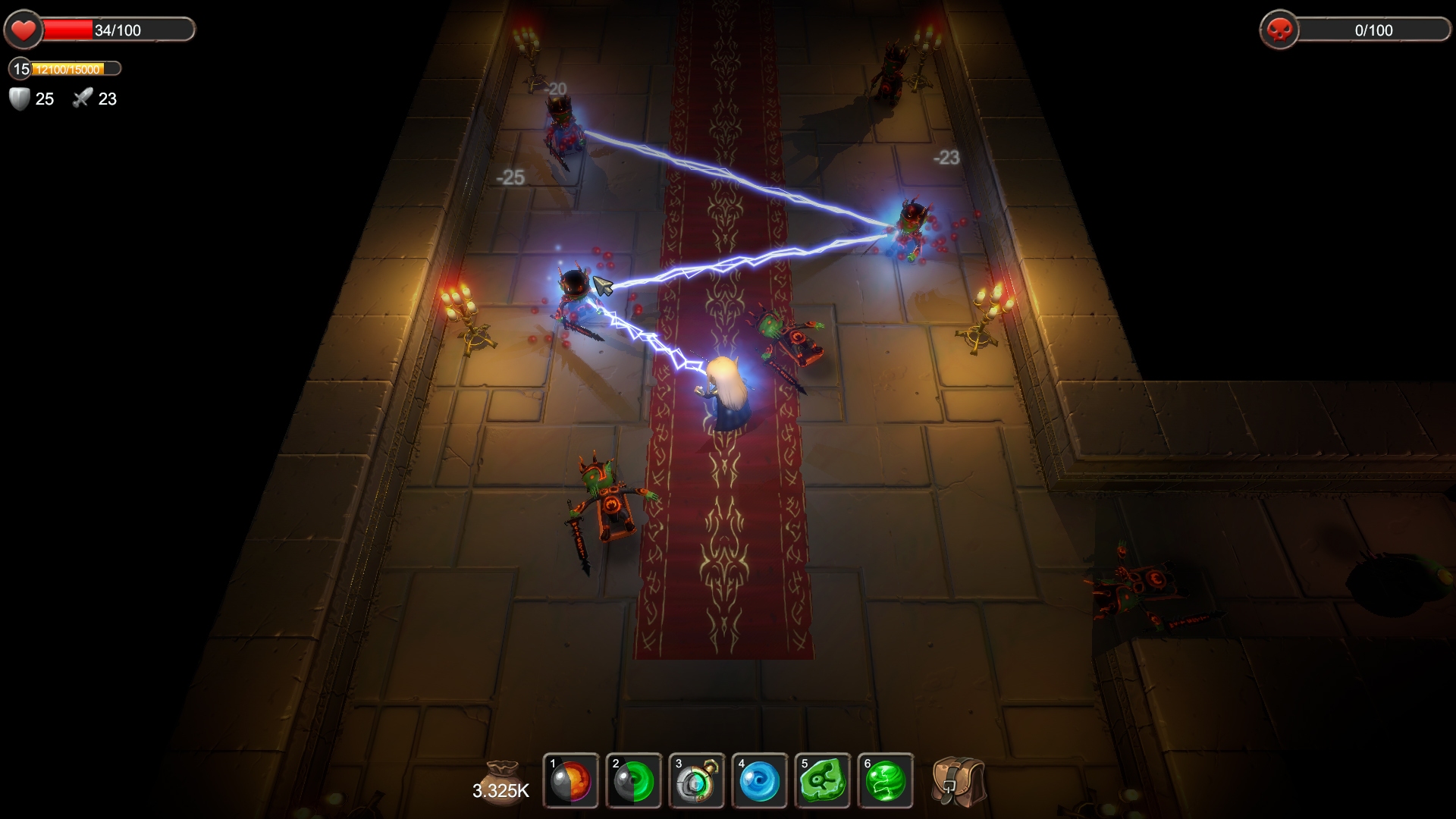Click the heart icon beside the health bar
The image size is (1456, 819).
tap(23, 30)
